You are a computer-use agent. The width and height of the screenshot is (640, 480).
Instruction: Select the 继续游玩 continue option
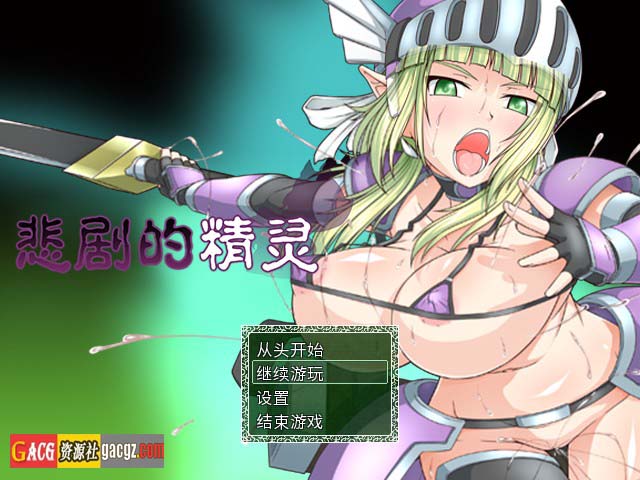pos(290,373)
